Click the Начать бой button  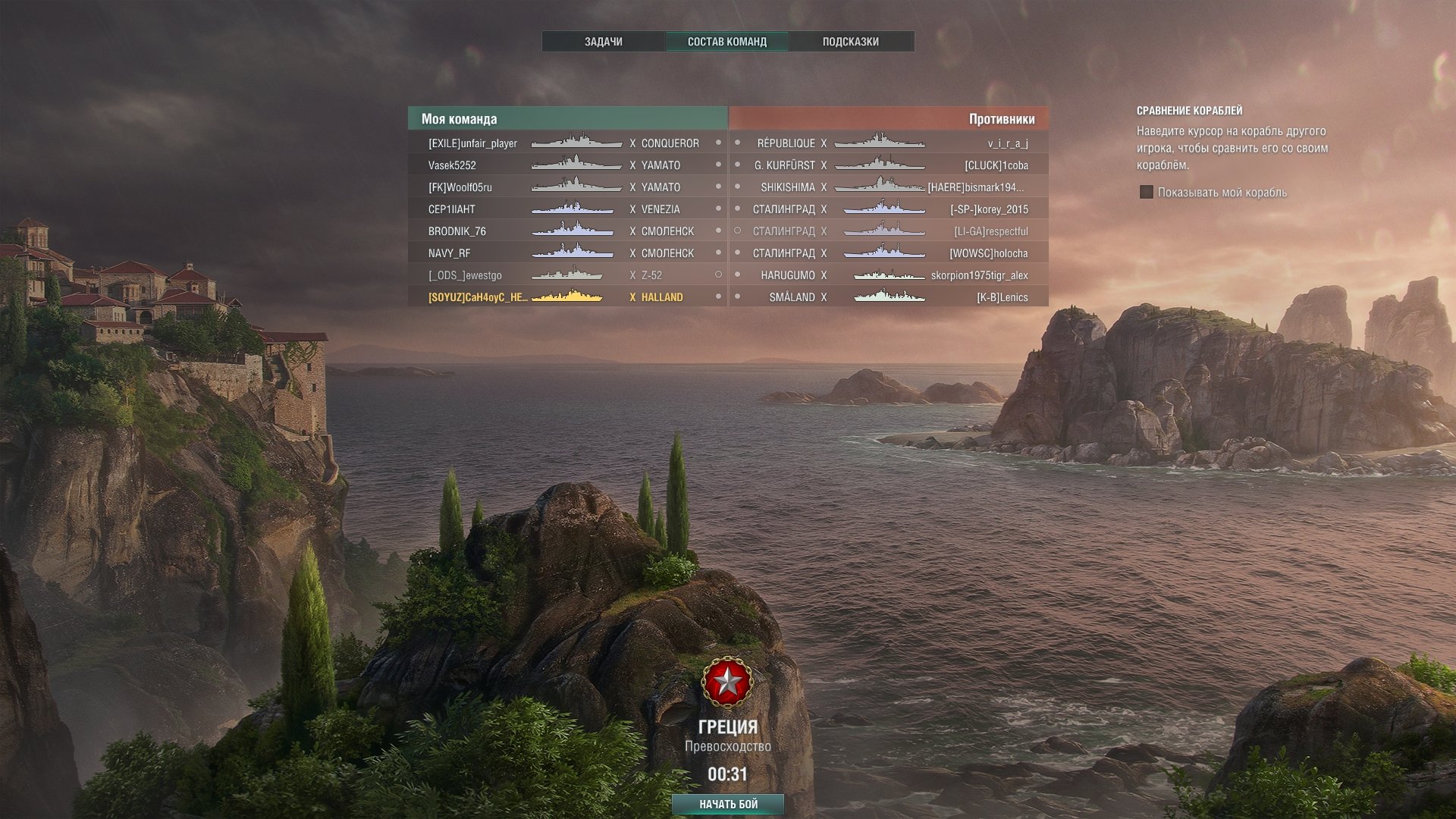tap(727, 804)
